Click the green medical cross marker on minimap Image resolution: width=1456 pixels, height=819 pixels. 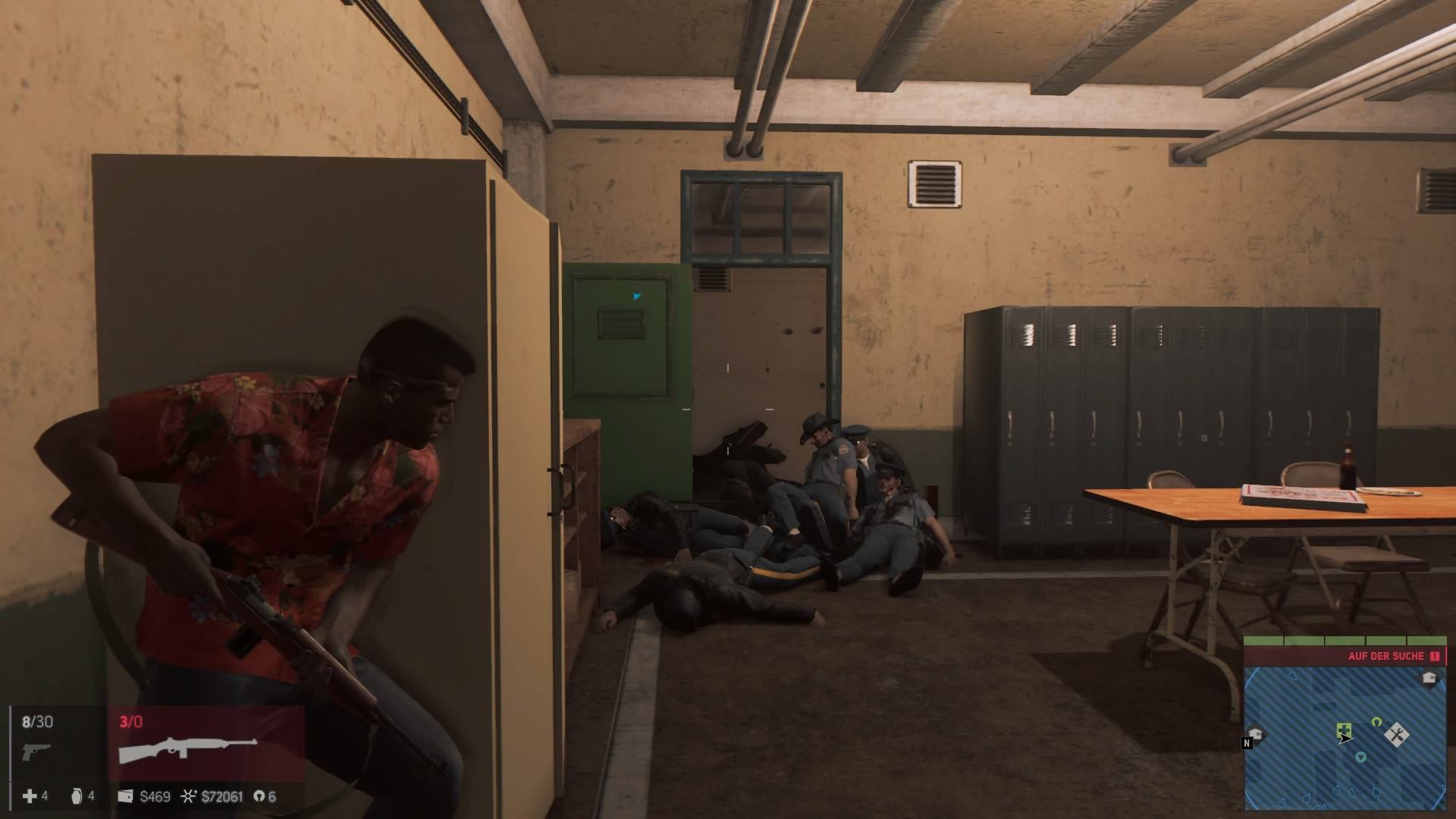coord(1343,730)
